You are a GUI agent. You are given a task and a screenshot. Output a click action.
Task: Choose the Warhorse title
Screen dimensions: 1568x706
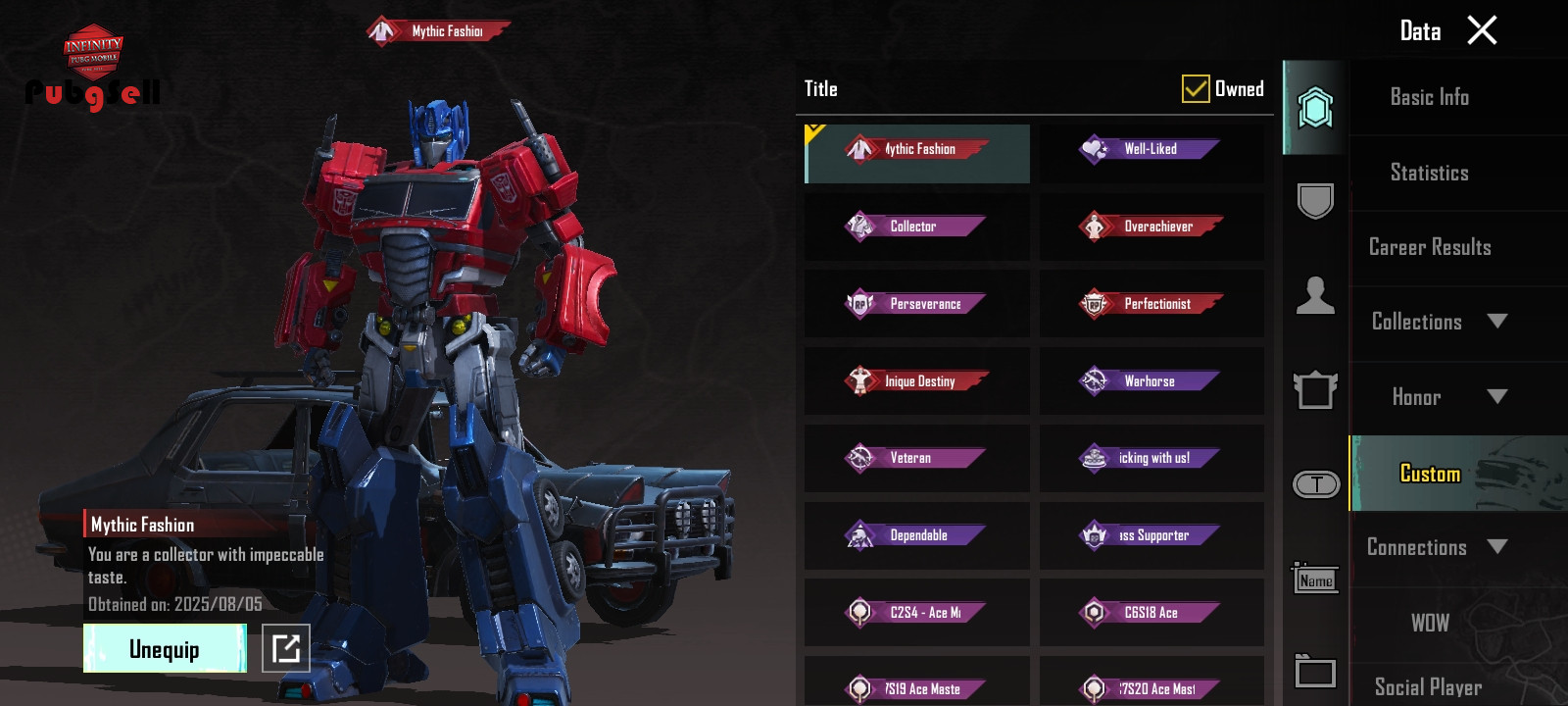point(1151,381)
